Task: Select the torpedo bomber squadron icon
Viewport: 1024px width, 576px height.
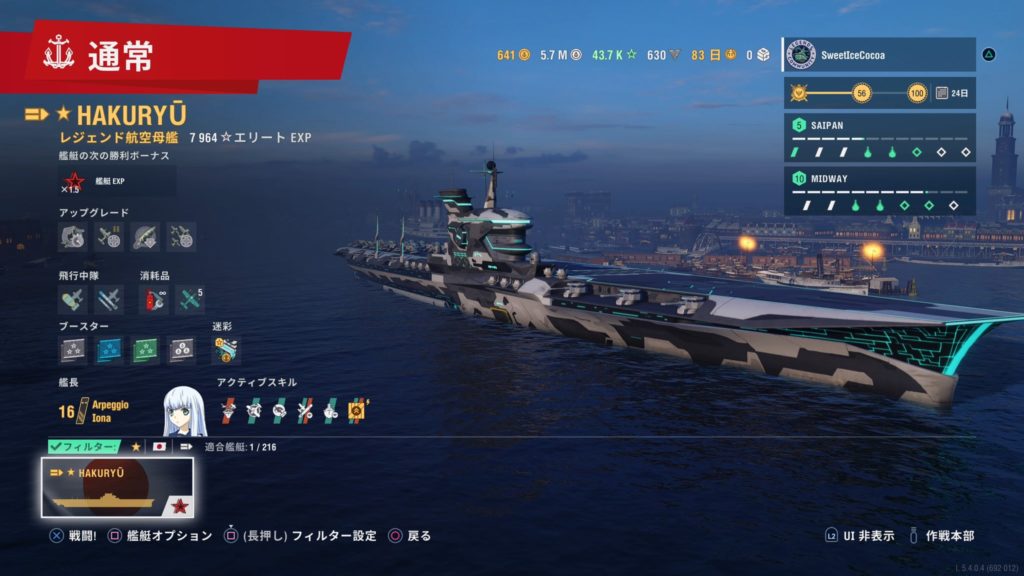Action: pos(109,298)
